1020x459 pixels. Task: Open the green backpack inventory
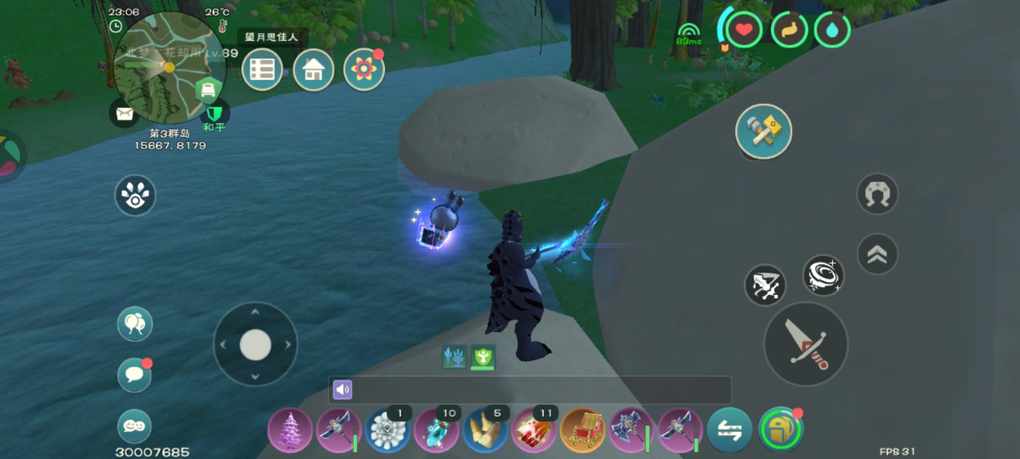[x=780, y=431]
